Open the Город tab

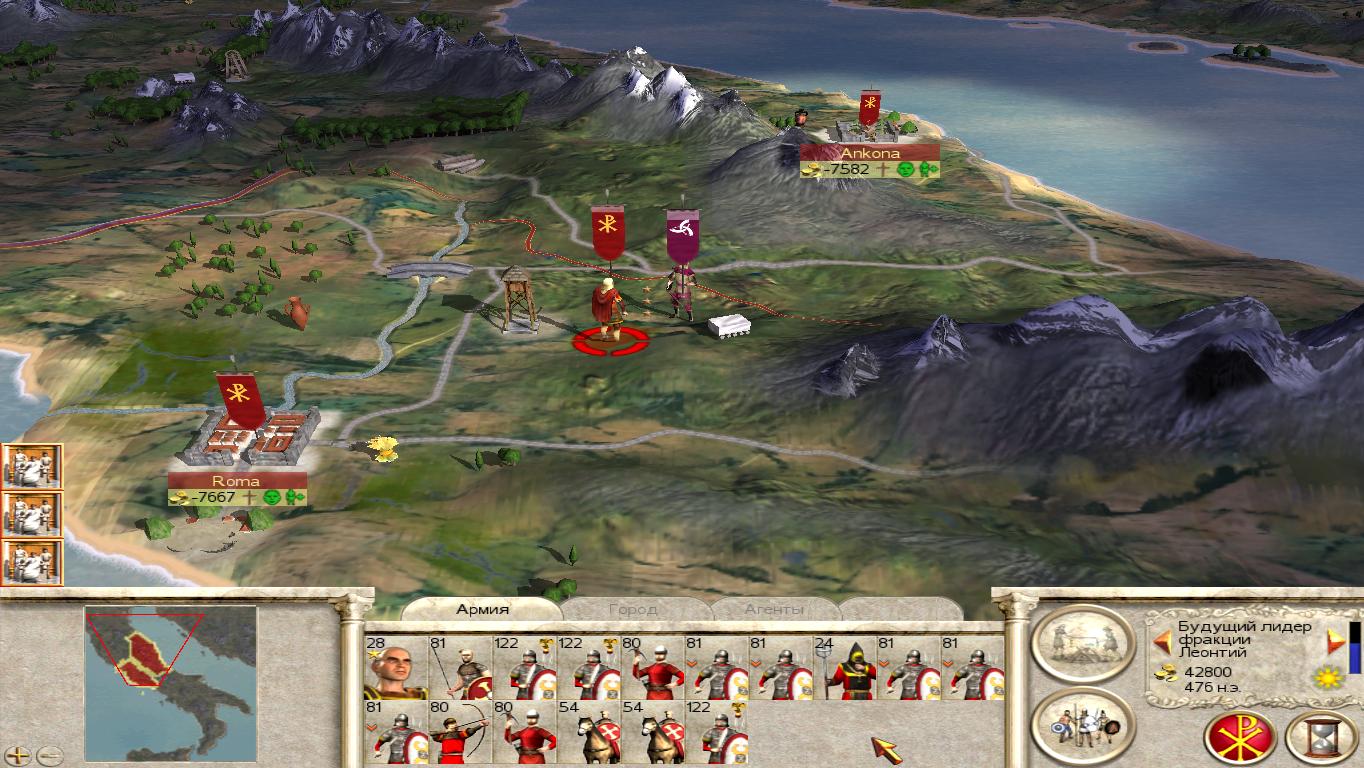pos(632,609)
